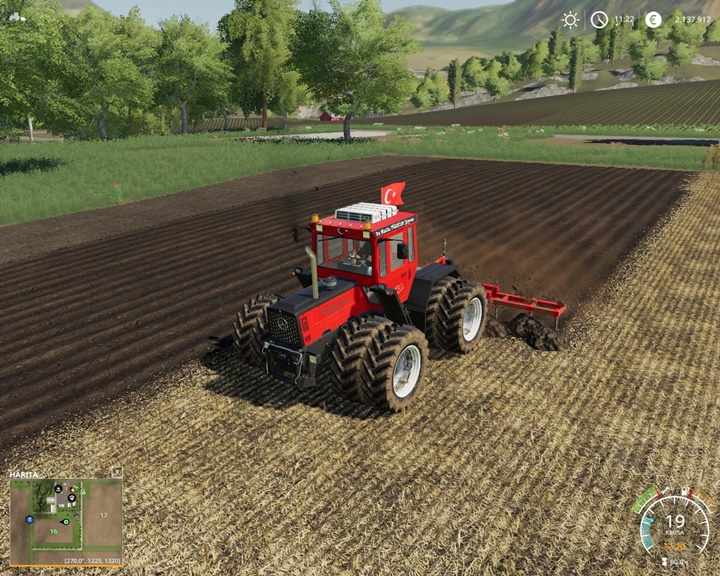
Task: Open the Harita minimap
Action: coord(66,521)
